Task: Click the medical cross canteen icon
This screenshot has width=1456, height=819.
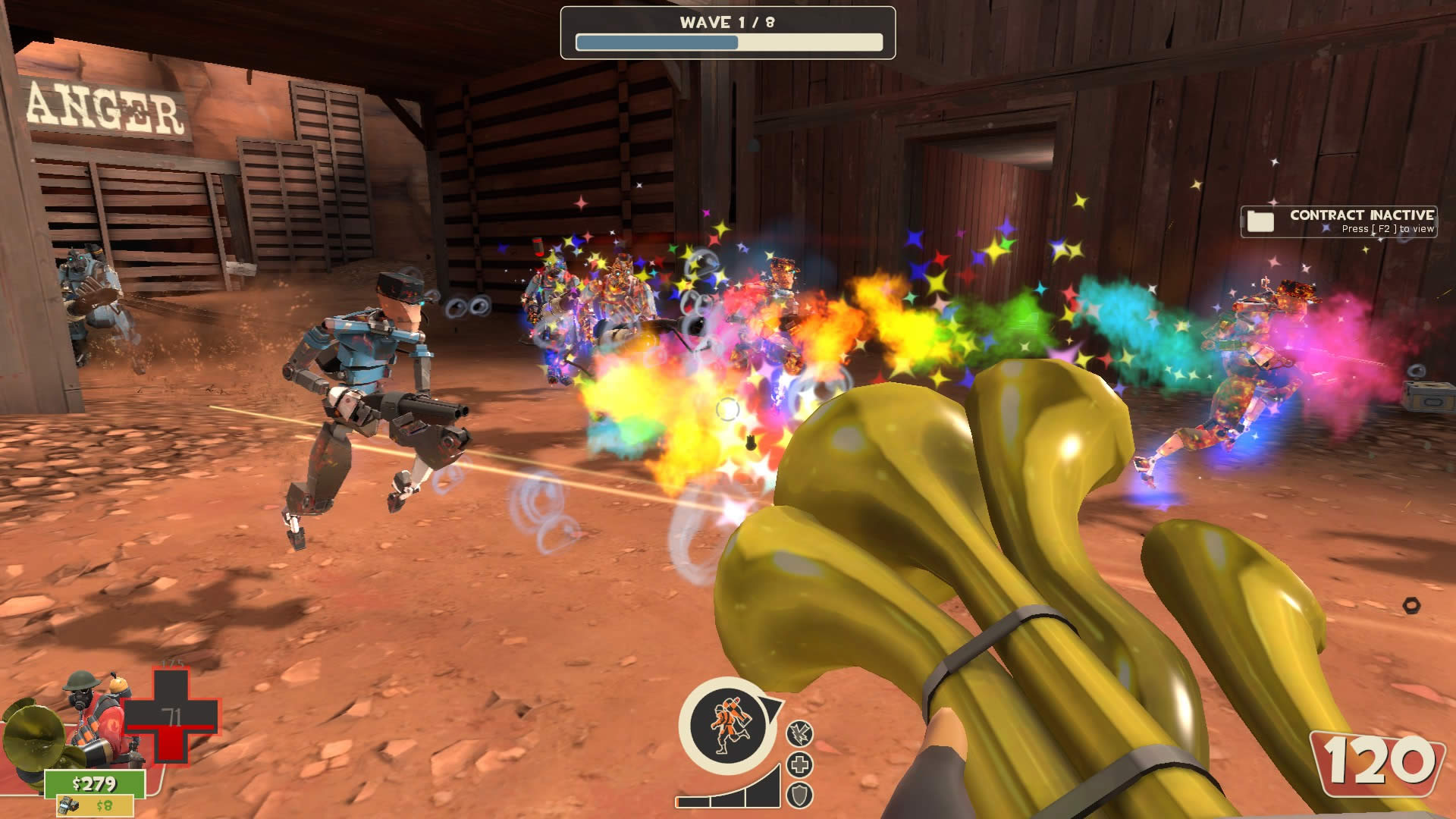Action: point(800,764)
